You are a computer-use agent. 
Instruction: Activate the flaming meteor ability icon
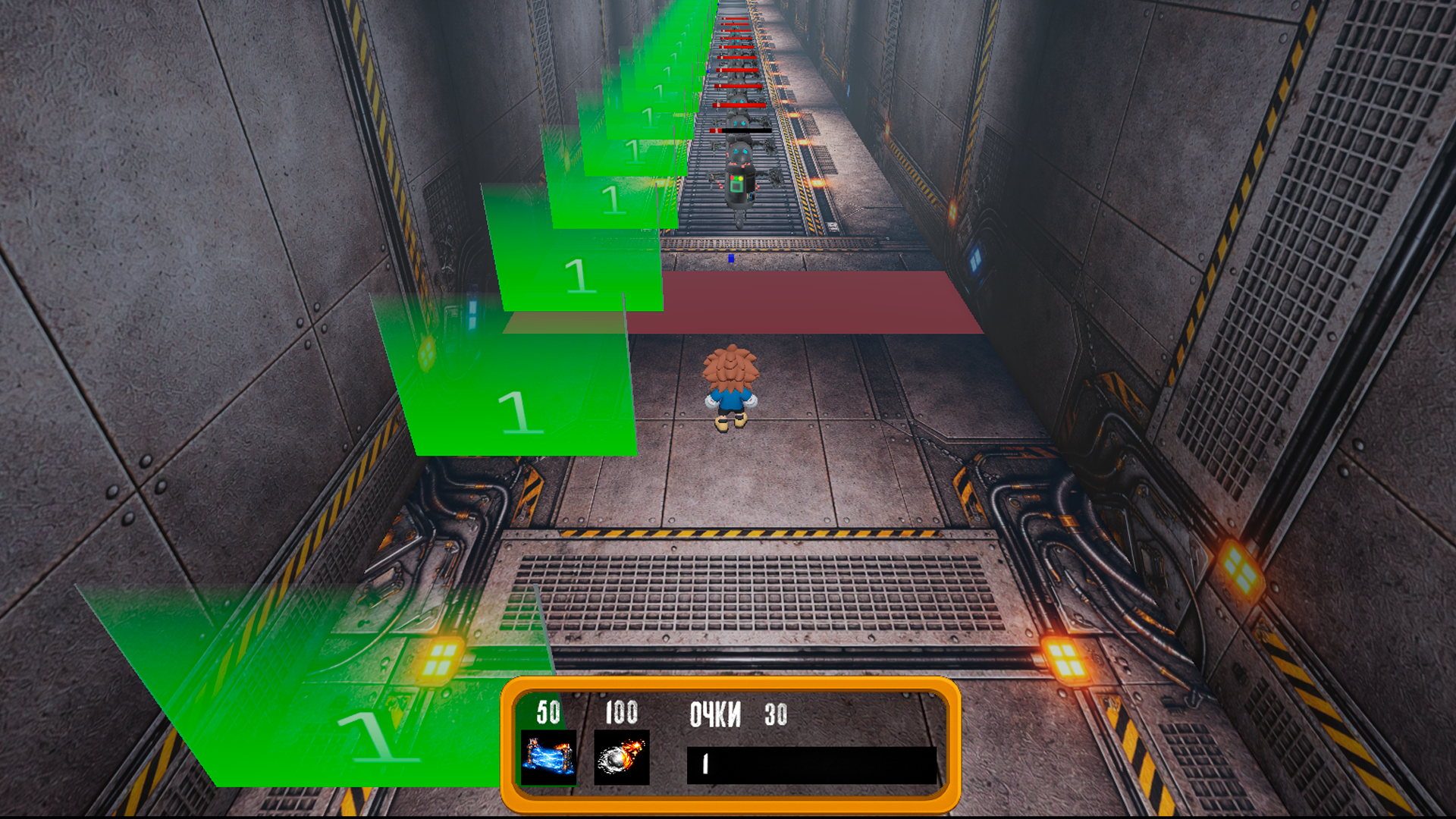621,757
